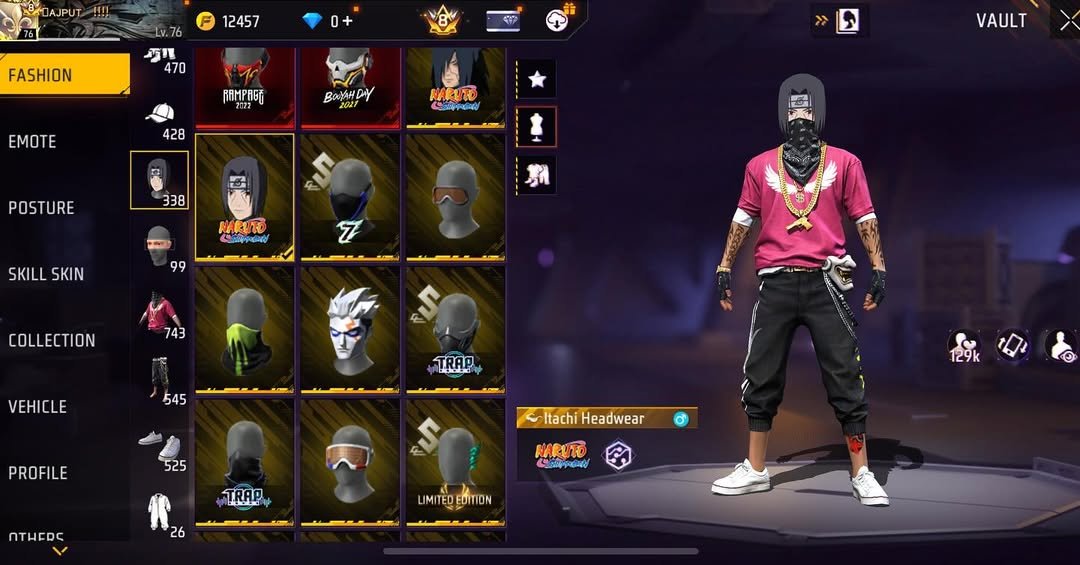Close the Vault screen
Screen dimensions: 1080x565
click(1068, 20)
